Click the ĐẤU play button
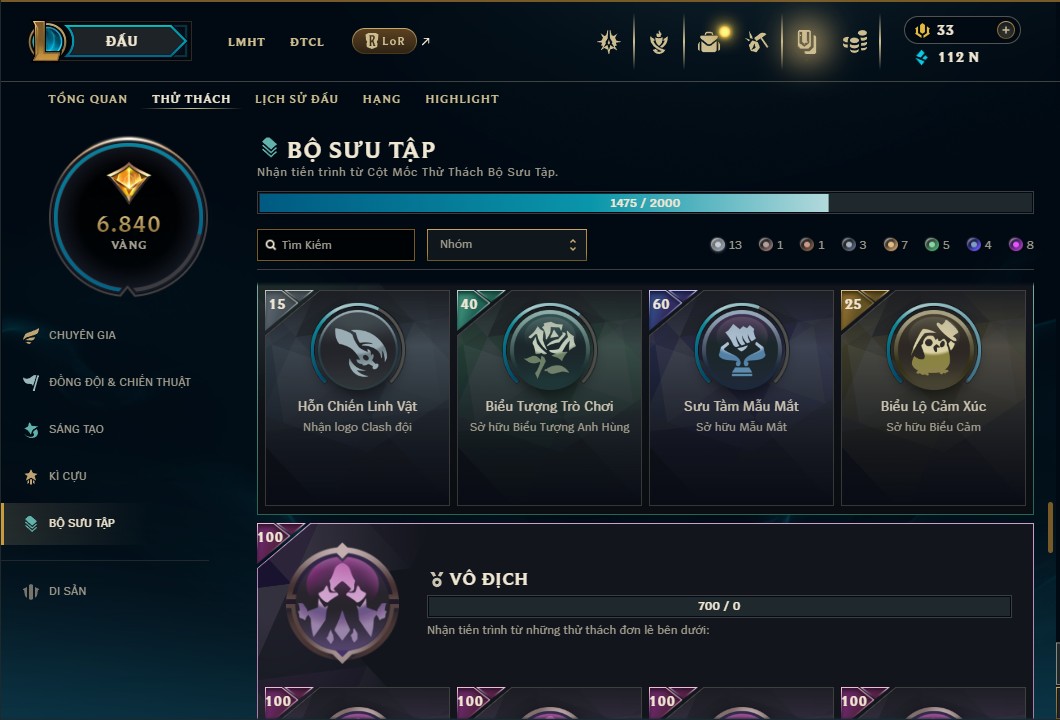 122,41
